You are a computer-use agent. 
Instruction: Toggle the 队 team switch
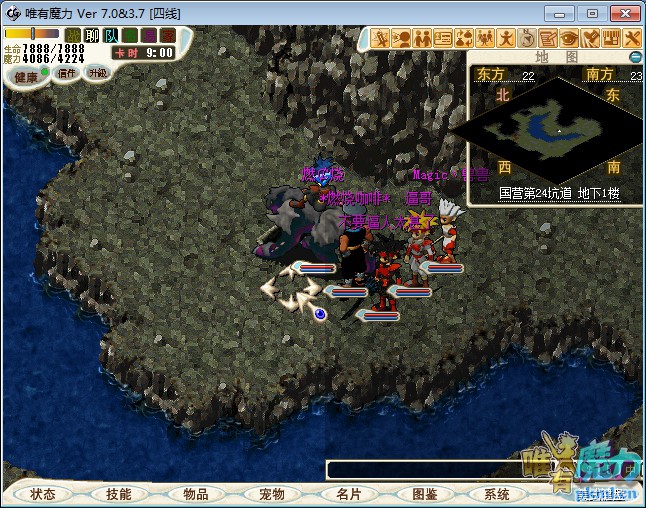tap(111, 36)
